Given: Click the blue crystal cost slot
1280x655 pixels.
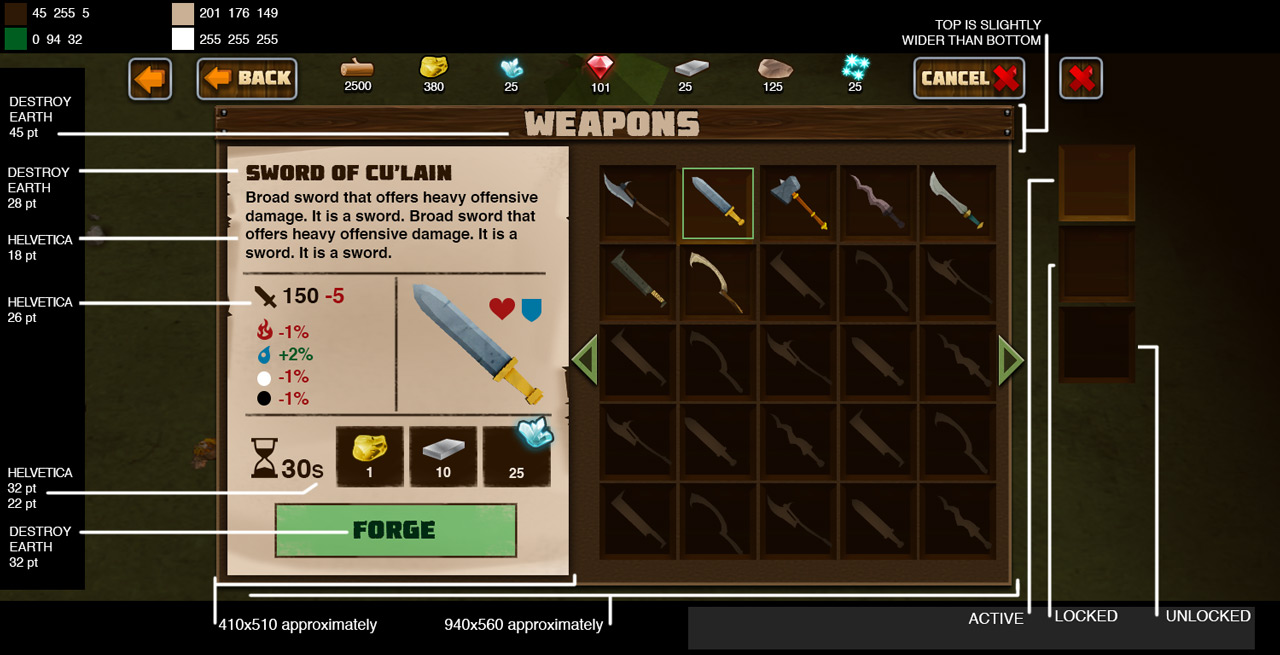Looking at the screenshot, I should (516, 456).
